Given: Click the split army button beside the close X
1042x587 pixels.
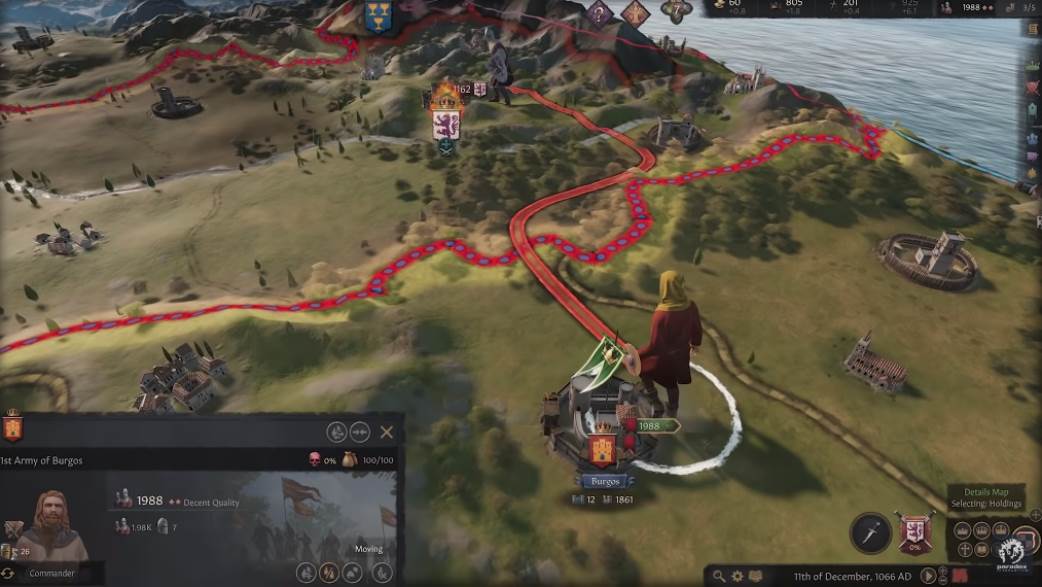Looking at the screenshot, I should pyautogui.click(x=360, y=432).
